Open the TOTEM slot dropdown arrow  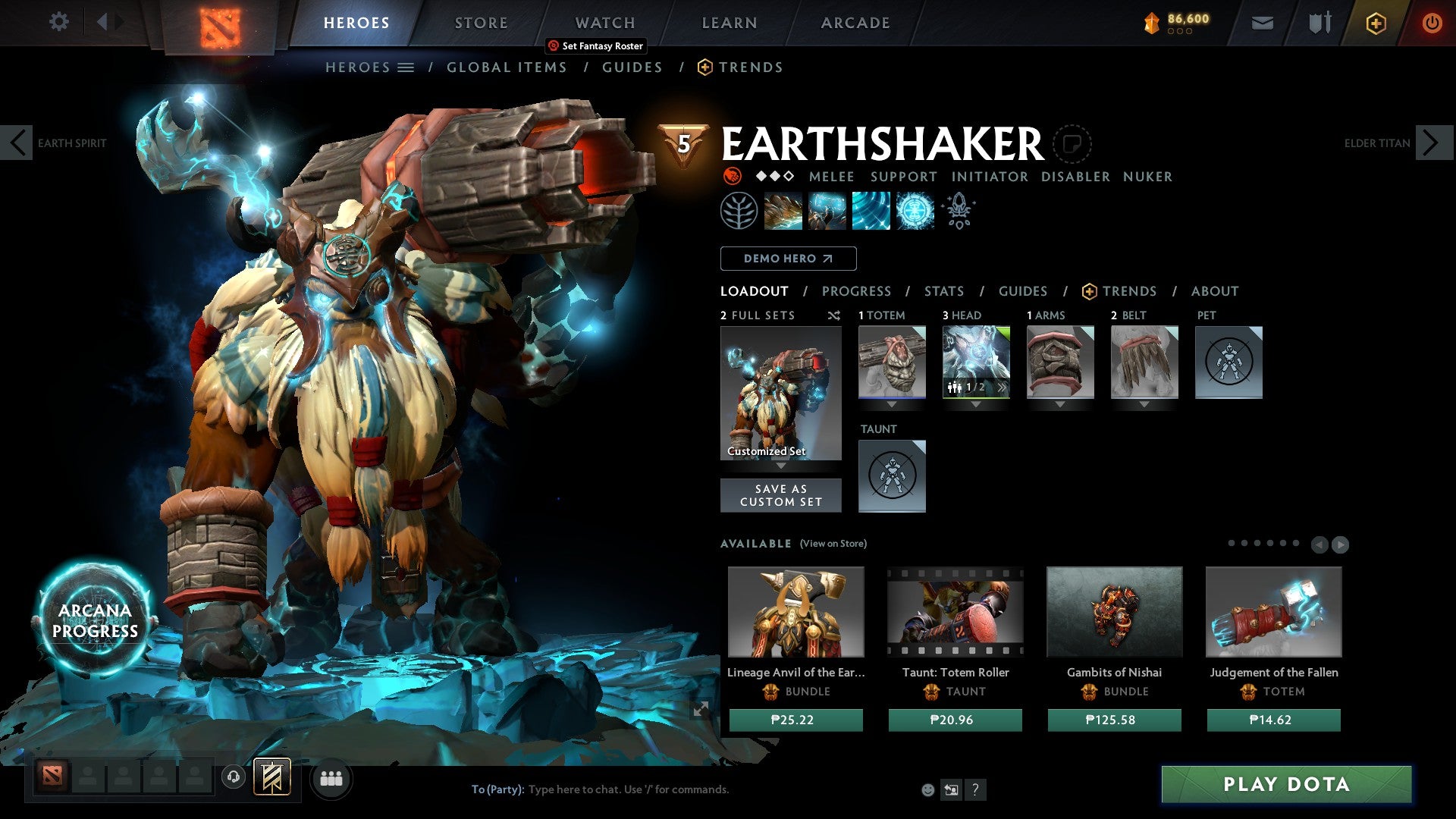point(892,404)
